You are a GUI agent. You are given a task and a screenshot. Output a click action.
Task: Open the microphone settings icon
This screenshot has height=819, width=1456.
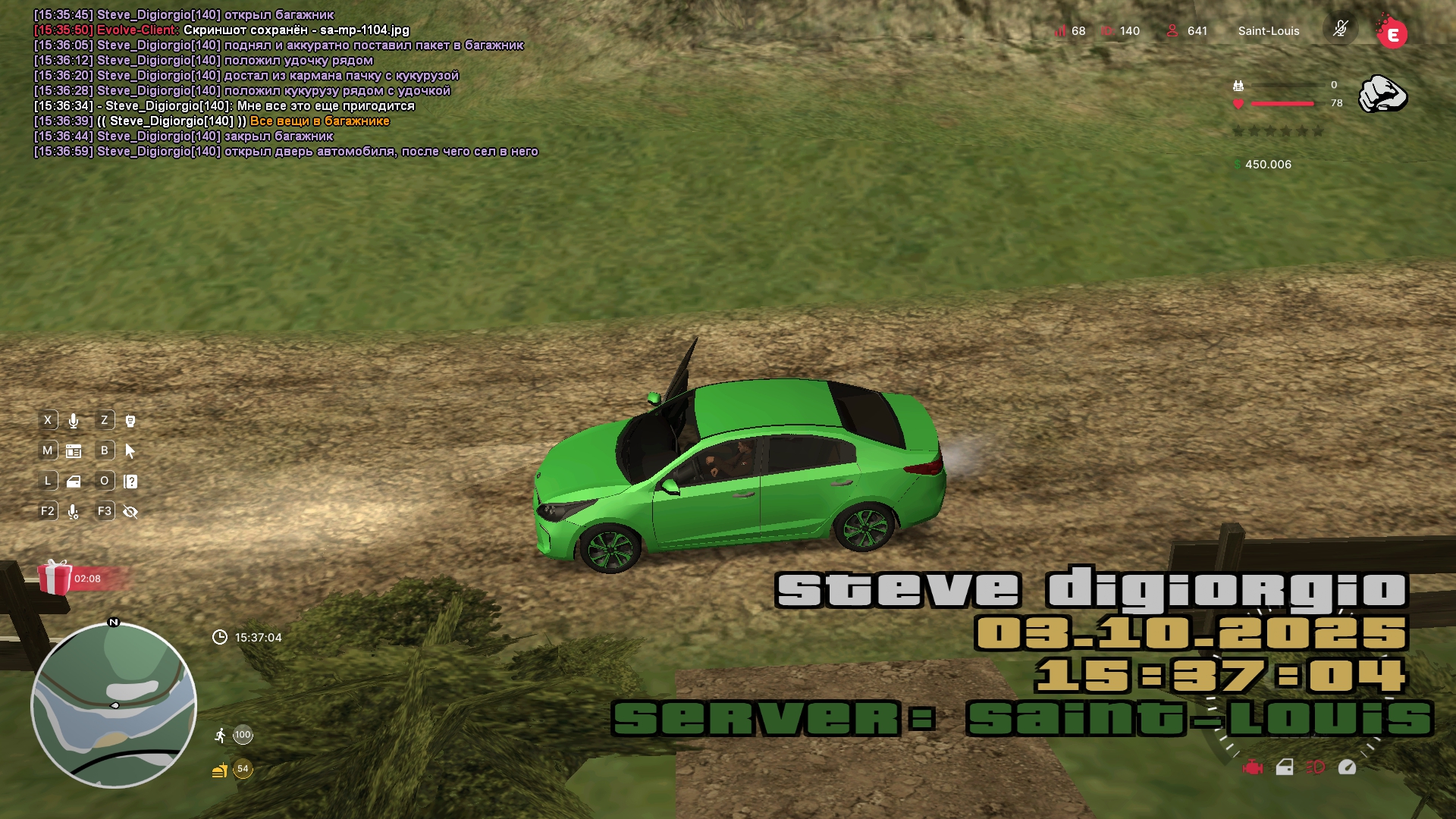point(74,512)
